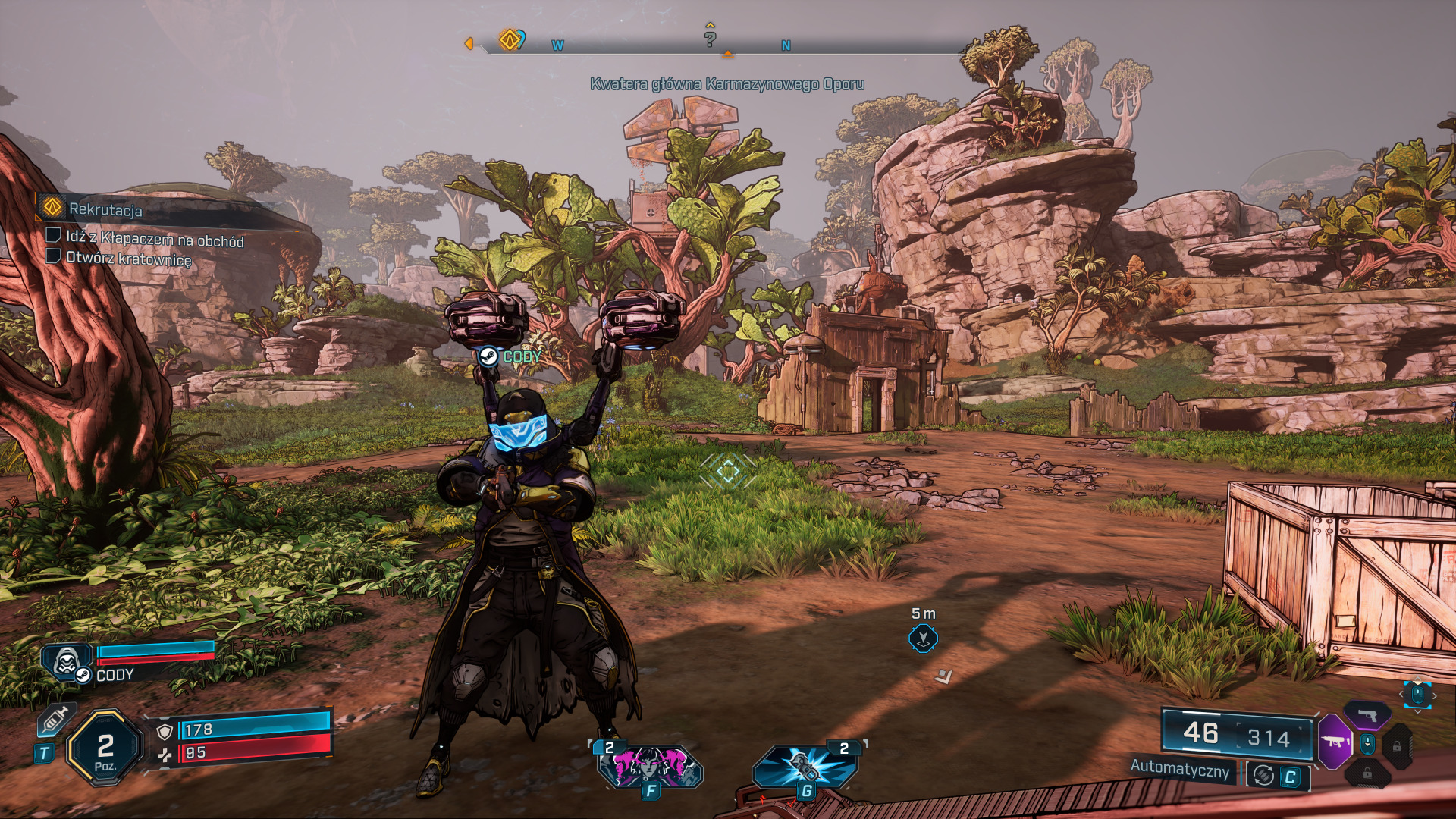Click the objective about walking with Kłapacz
Viewport: 1456px width, 819px height.
[x=154, y=239]
